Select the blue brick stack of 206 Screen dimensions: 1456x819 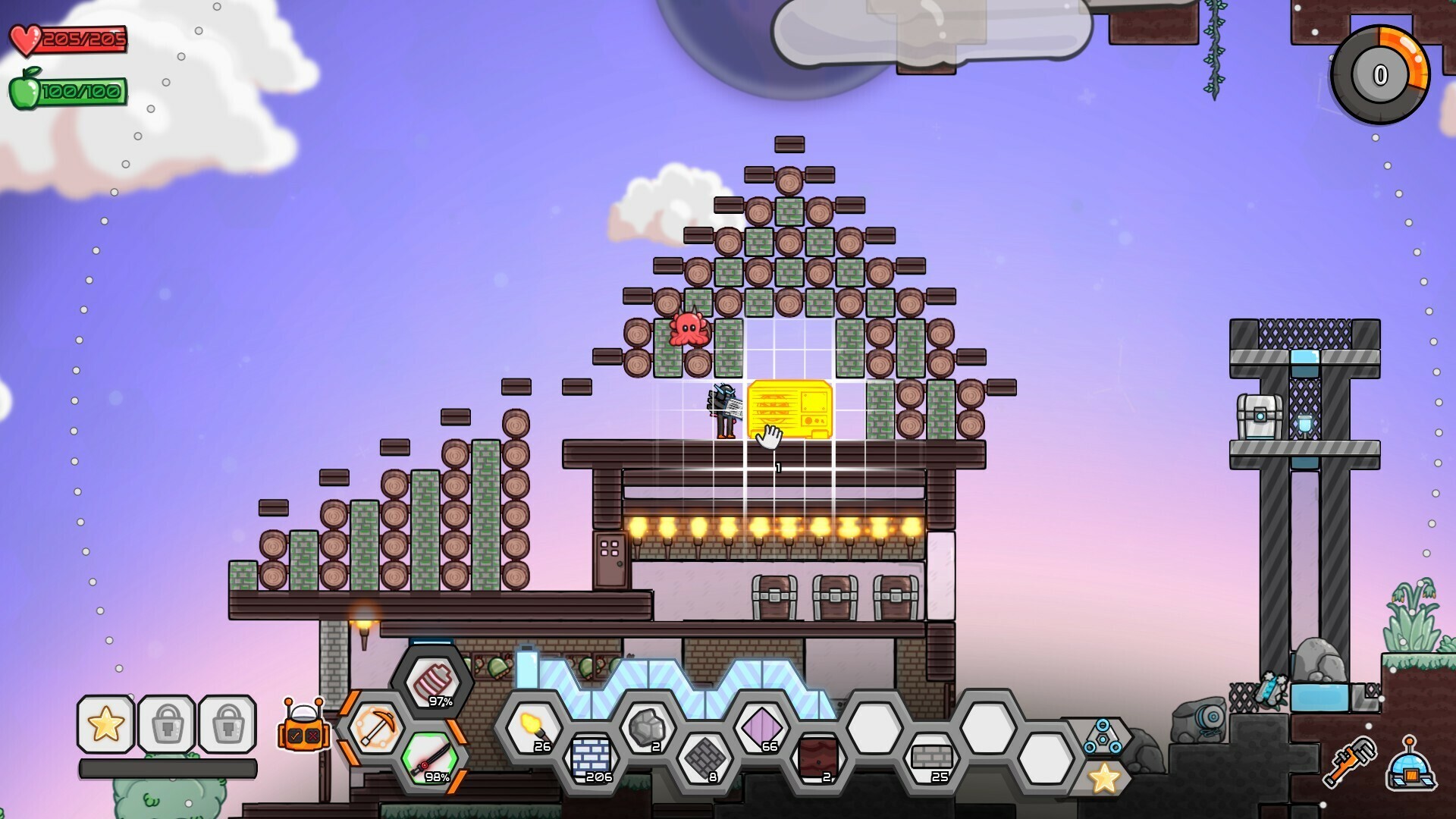591,757
